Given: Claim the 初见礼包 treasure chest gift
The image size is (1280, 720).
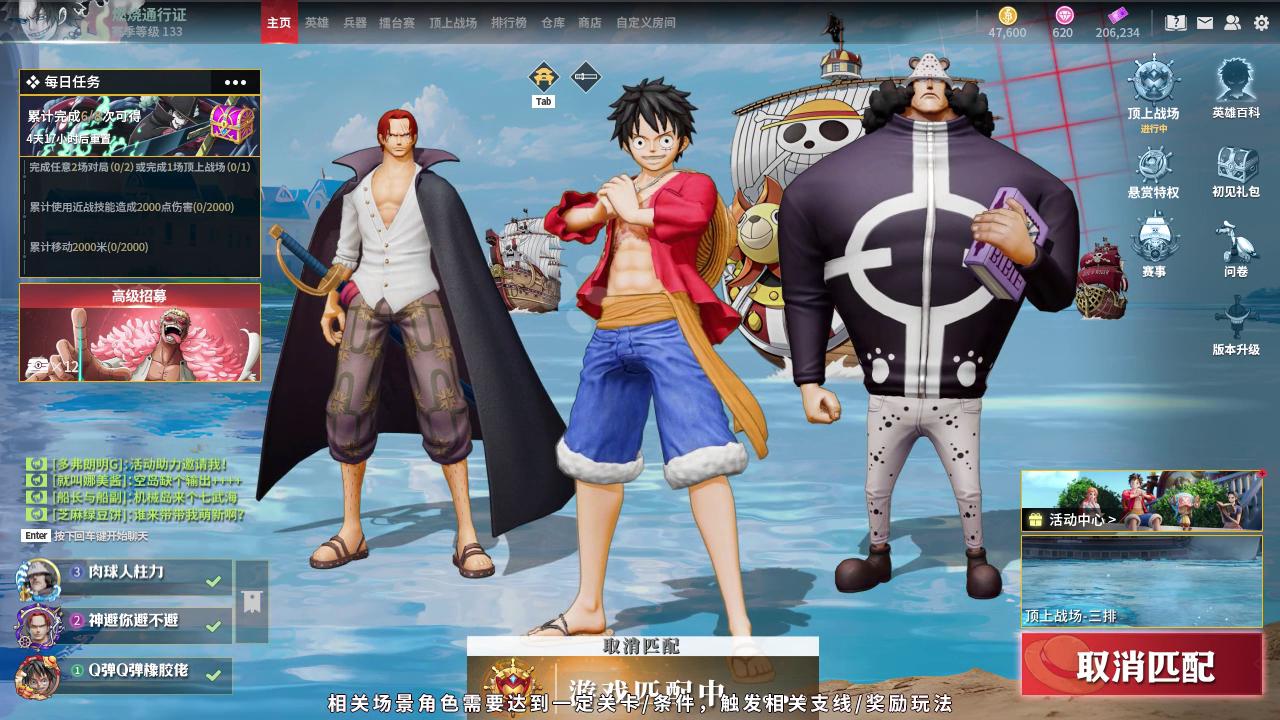Looking at the screenshot, I should click(x=1236, y=168).
